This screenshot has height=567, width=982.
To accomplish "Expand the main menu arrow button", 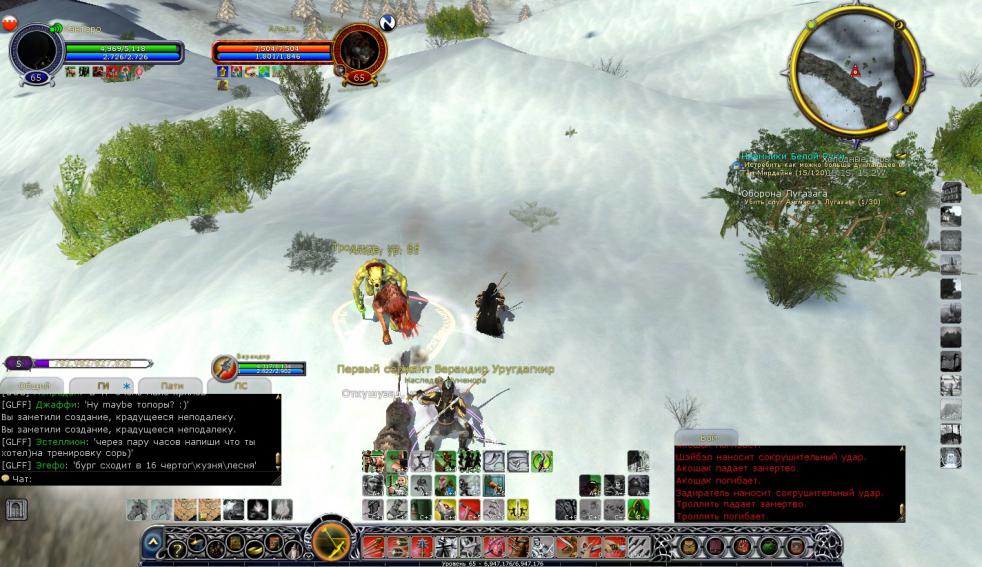I will 153,542.
